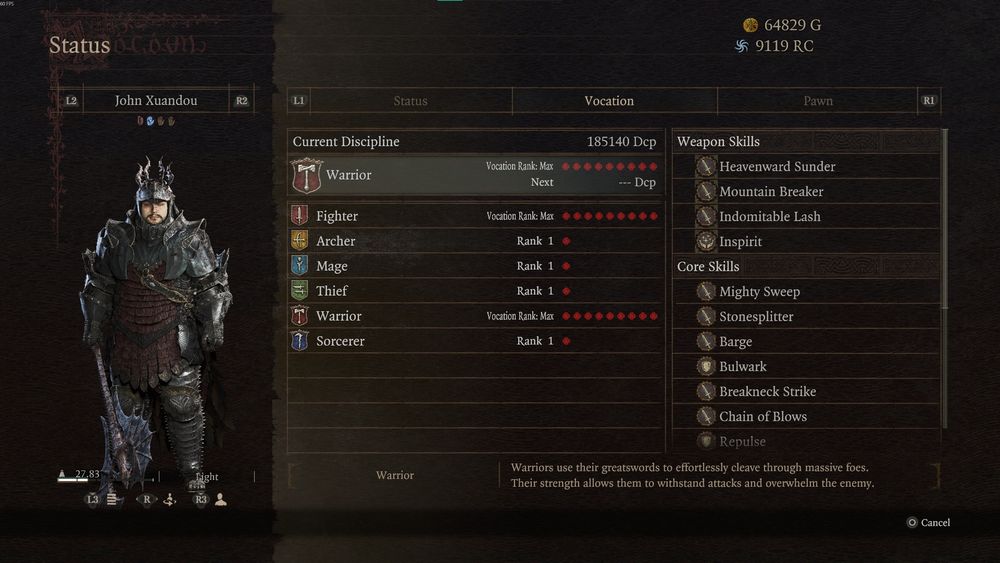Viewport: 1000px width, 563px height.
Task: Open the Pawn tab
Action: pos(818,101)
